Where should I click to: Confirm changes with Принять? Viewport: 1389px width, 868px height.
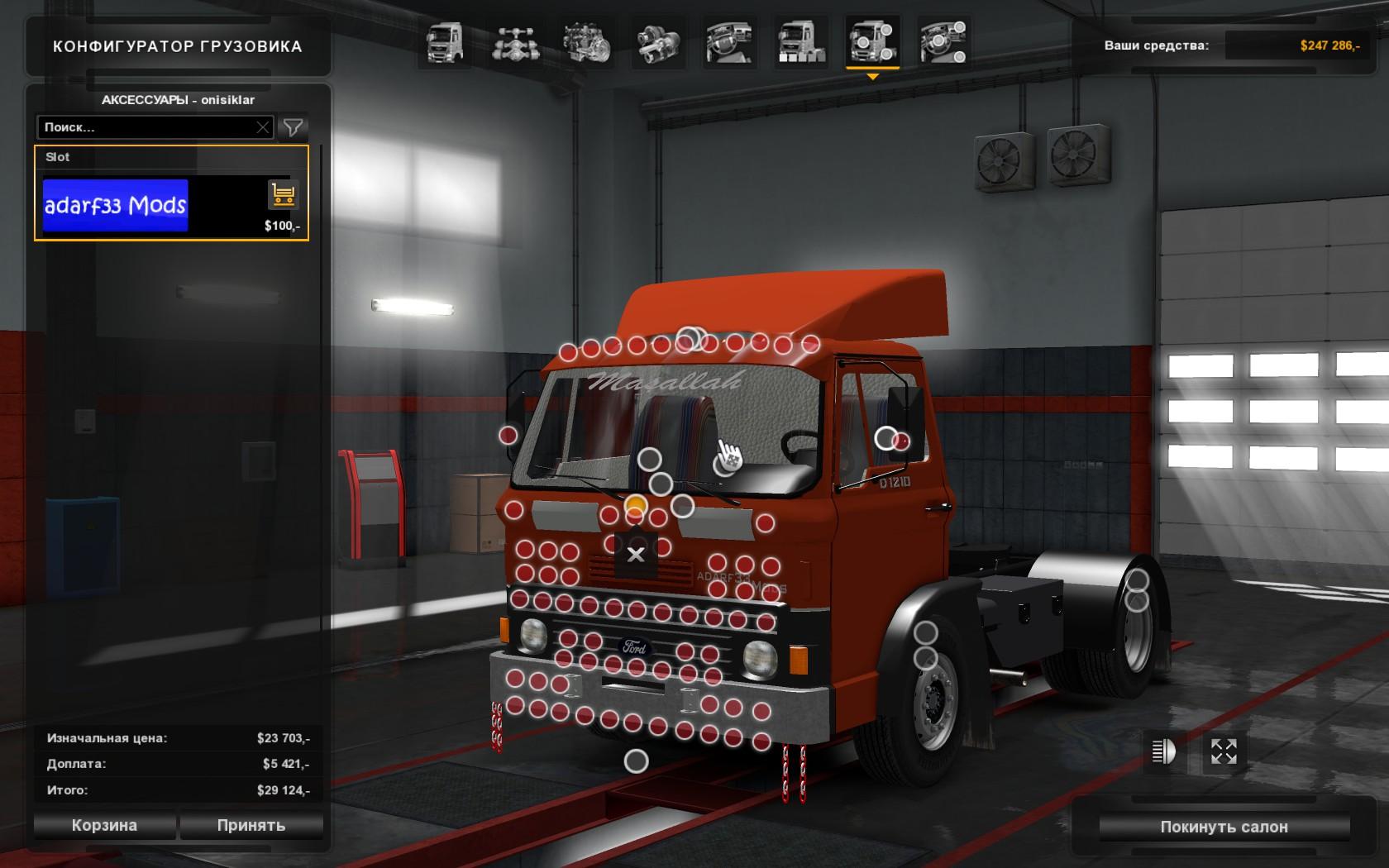click(x=251, y=825)
